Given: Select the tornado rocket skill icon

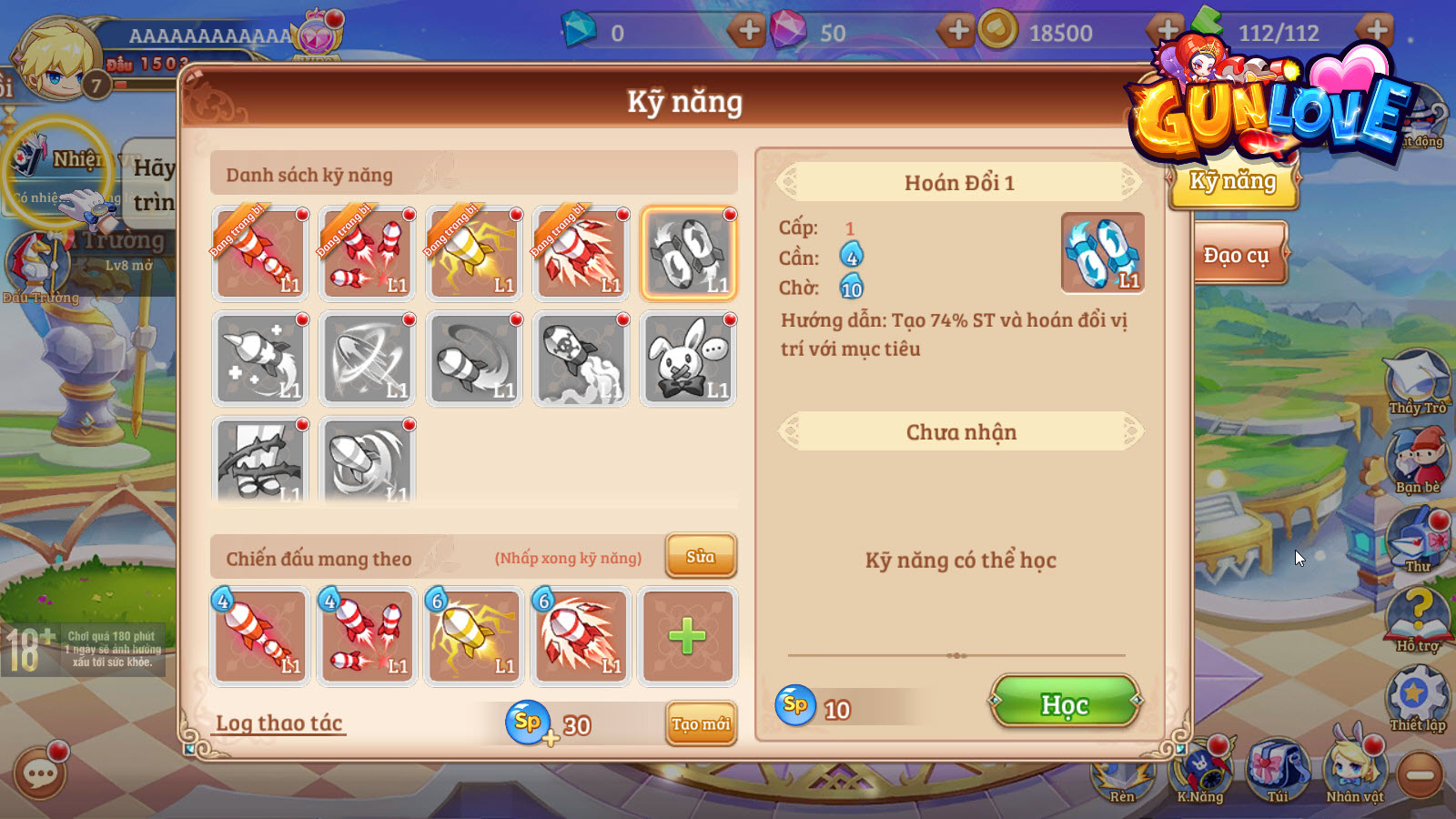Looking at the screenshot, I should pos(474,359).
